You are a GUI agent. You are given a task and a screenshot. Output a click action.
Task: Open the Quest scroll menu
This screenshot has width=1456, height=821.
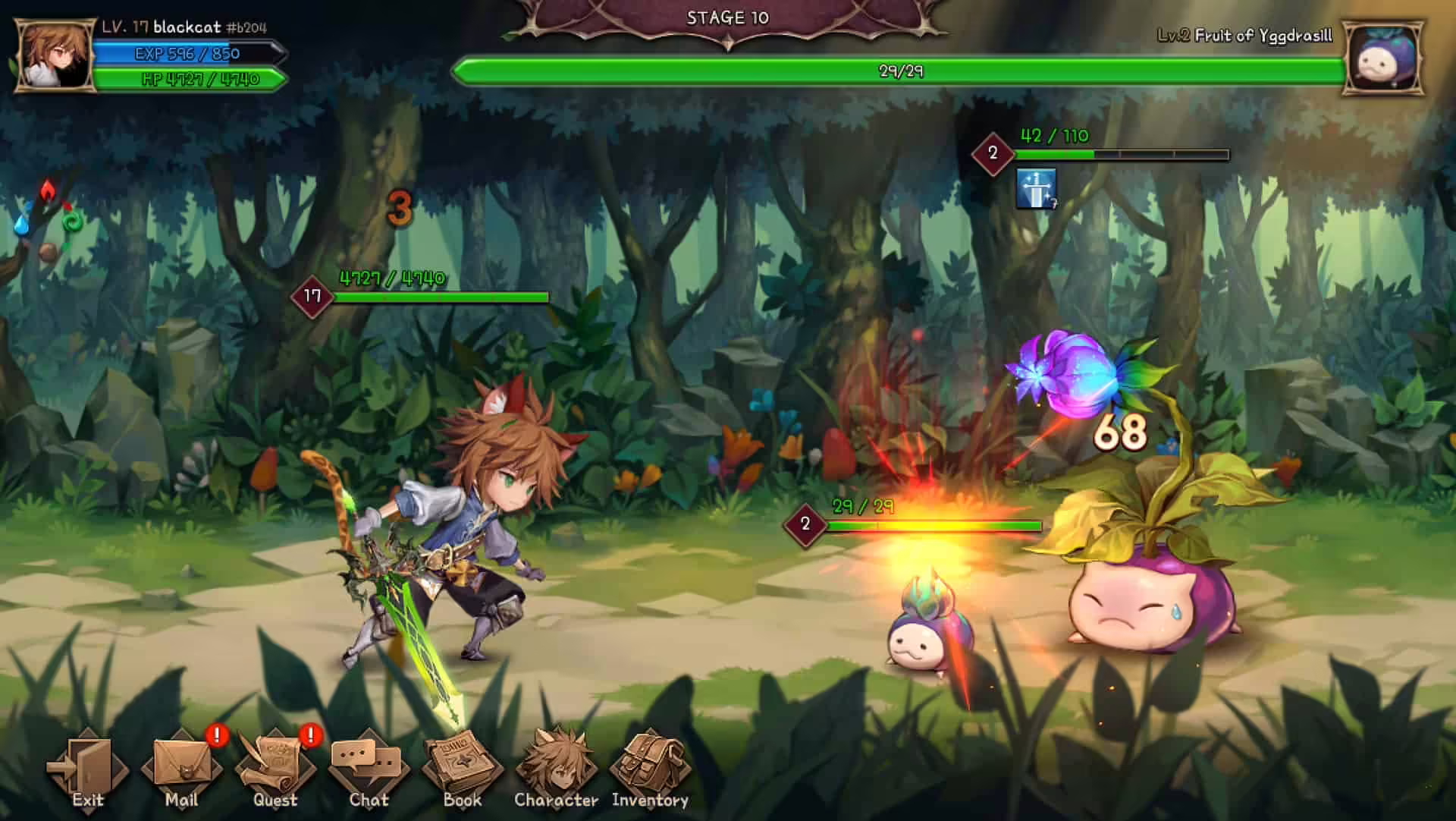[x=275, y=768]
